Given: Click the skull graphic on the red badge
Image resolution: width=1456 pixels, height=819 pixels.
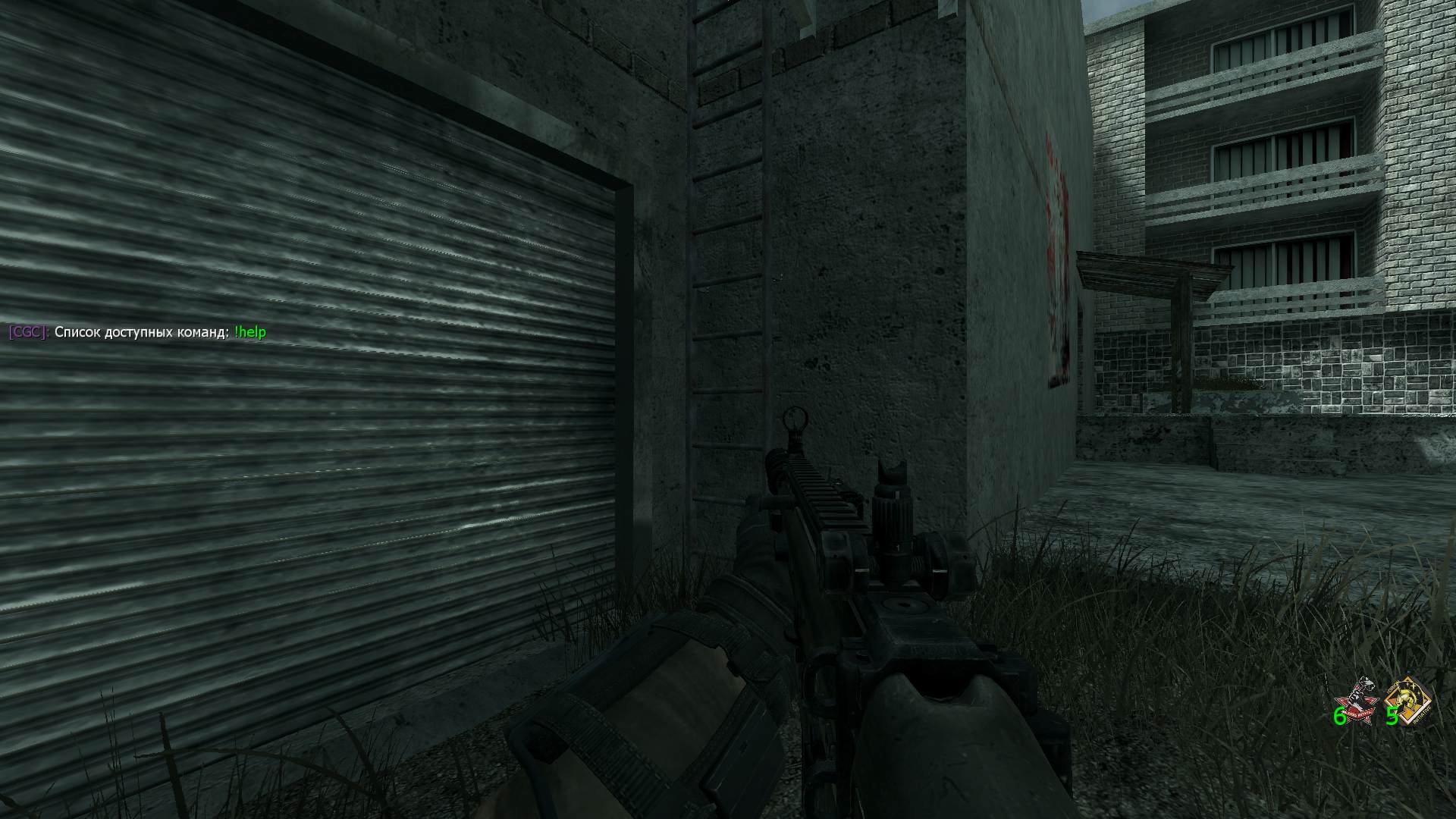Looking at the screenshot, I should (1355, 695).
